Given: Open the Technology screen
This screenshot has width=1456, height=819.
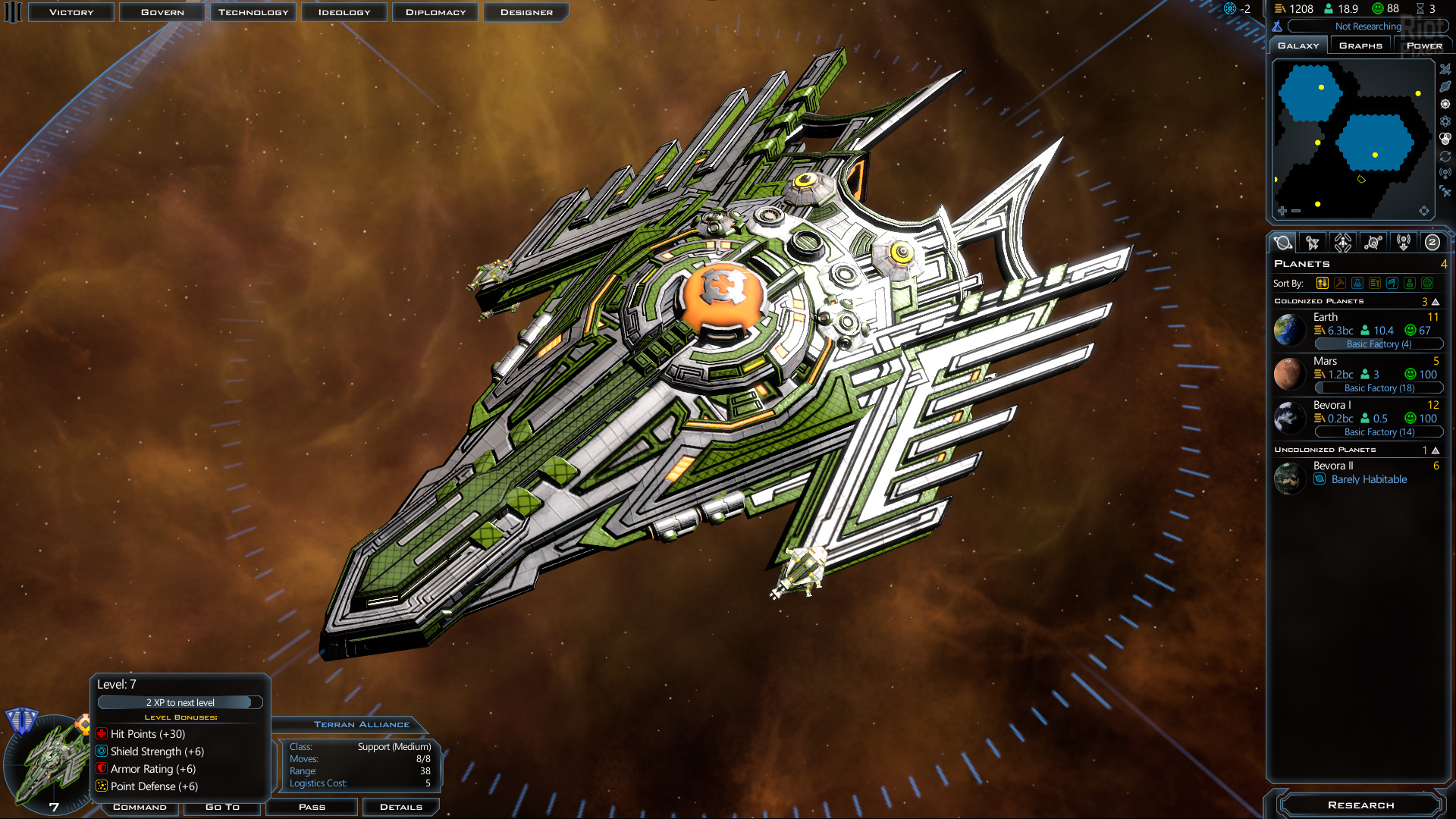Looking at the screenshot, I should click(x=253, y=12).
